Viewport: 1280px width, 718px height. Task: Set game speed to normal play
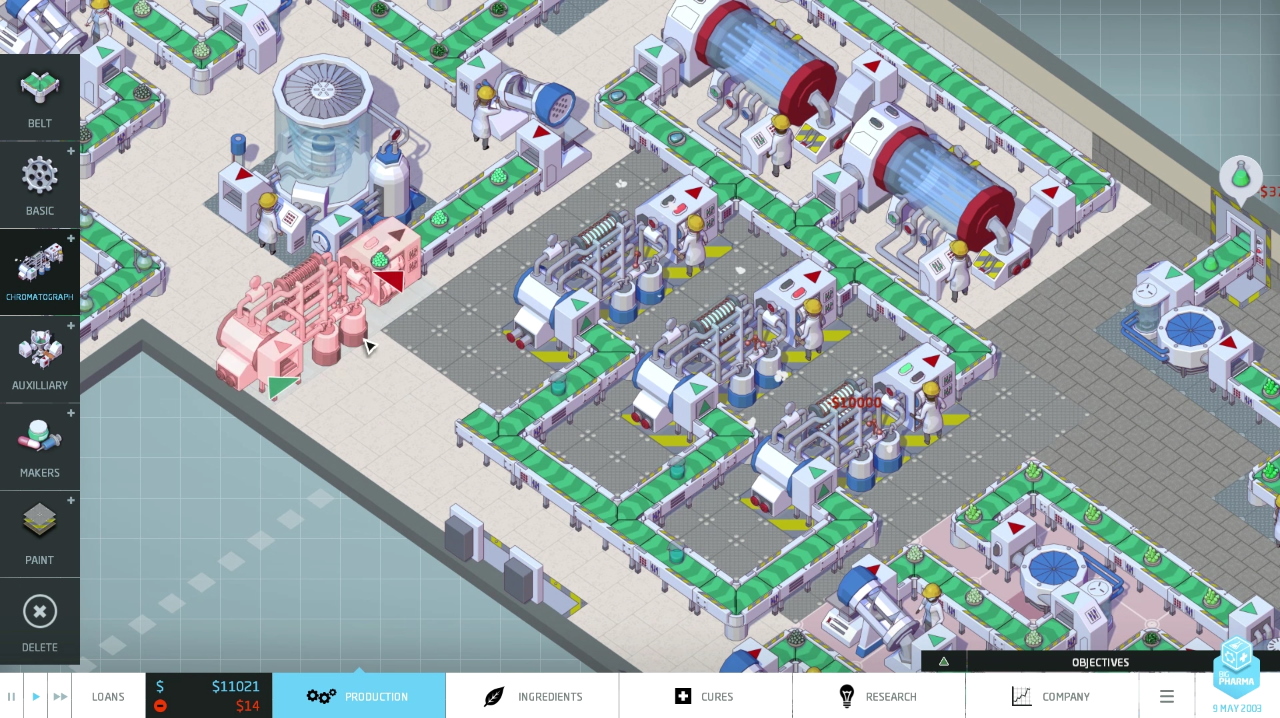36,696
